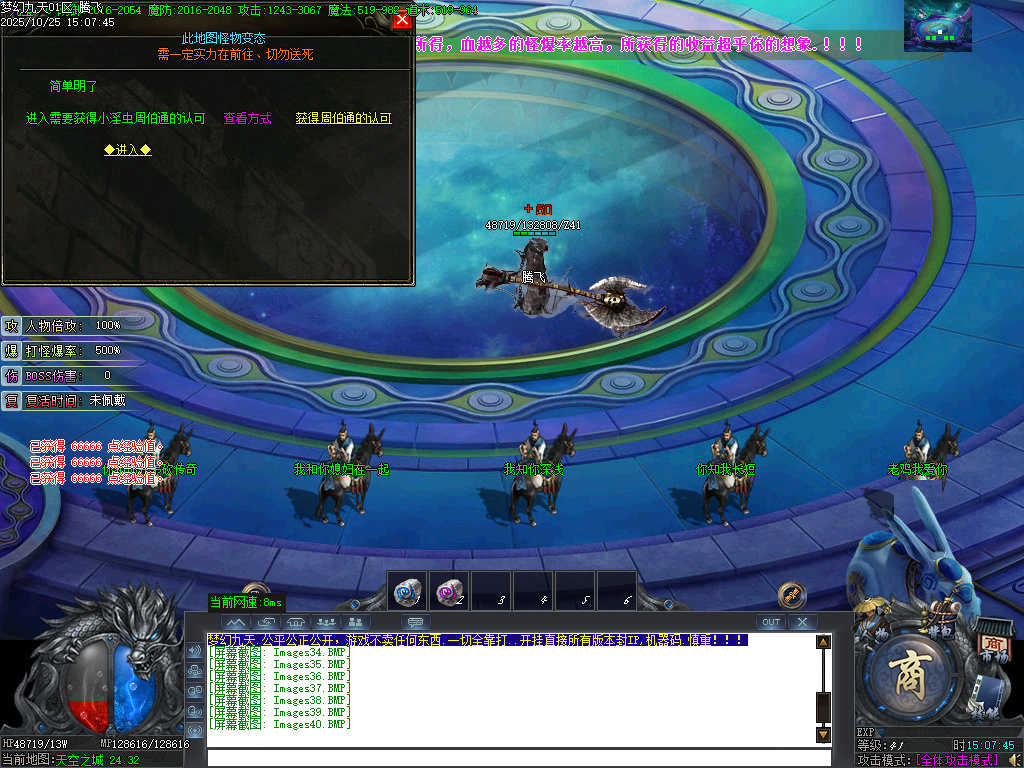The width and height of the screenshot is (1024, 768).
Task: Open the minimap in the corner
Action: coord(938,26)
